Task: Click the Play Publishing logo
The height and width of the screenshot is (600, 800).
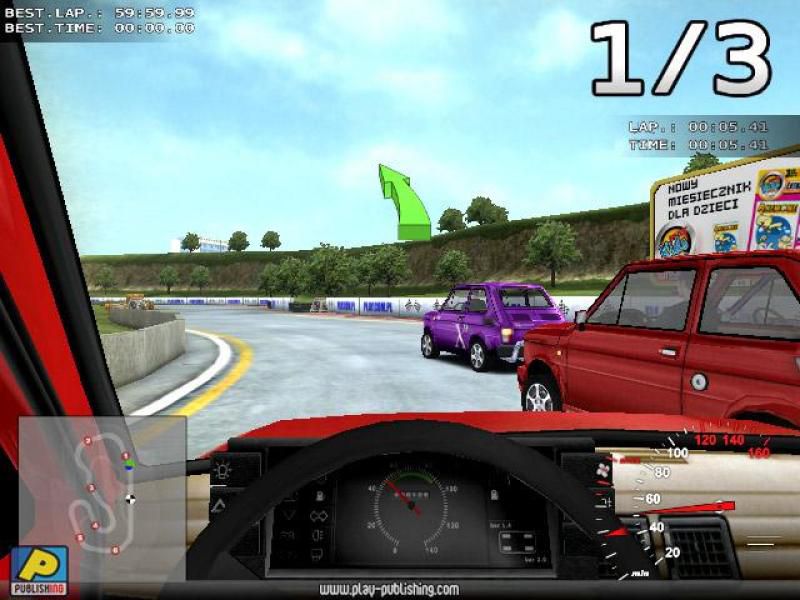Action: [x=39, y=571]
